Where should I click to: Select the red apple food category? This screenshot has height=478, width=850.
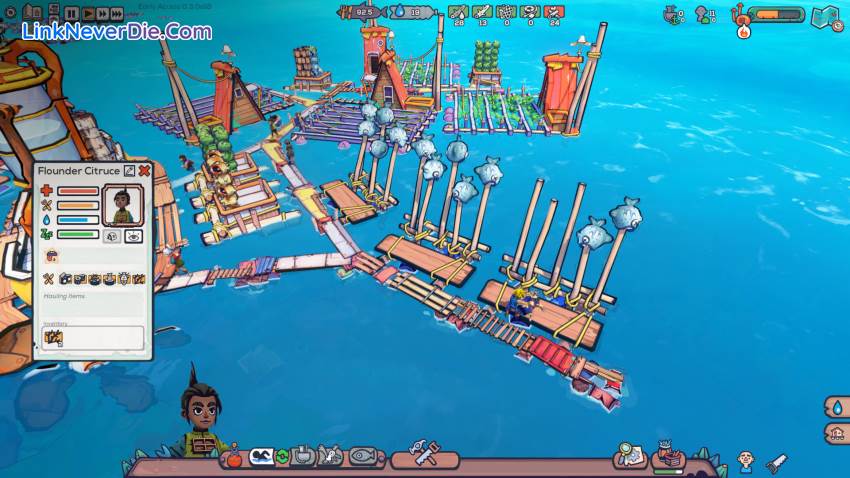(x=233, y=459)
